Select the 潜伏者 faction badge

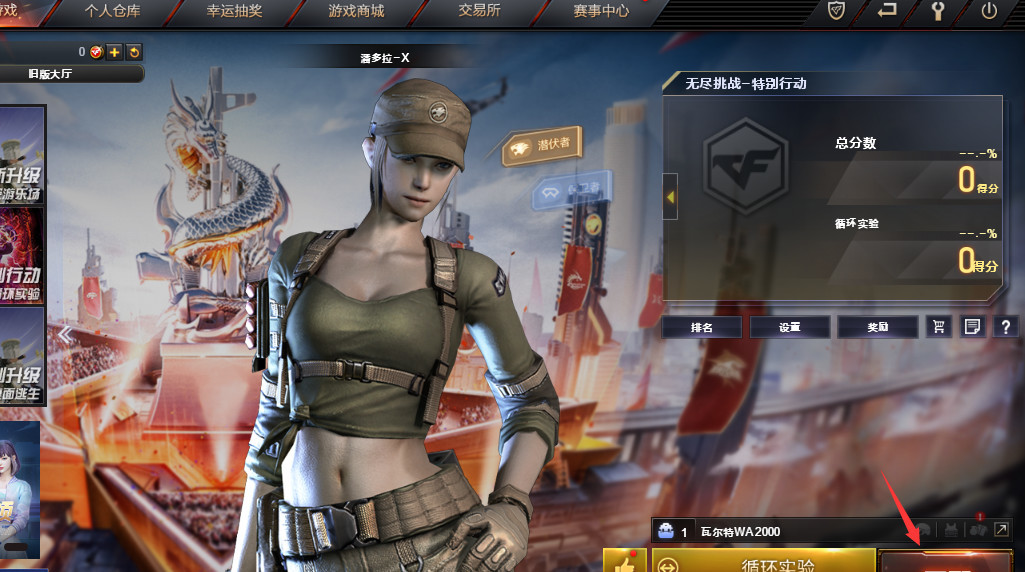(x=542, y=145)
